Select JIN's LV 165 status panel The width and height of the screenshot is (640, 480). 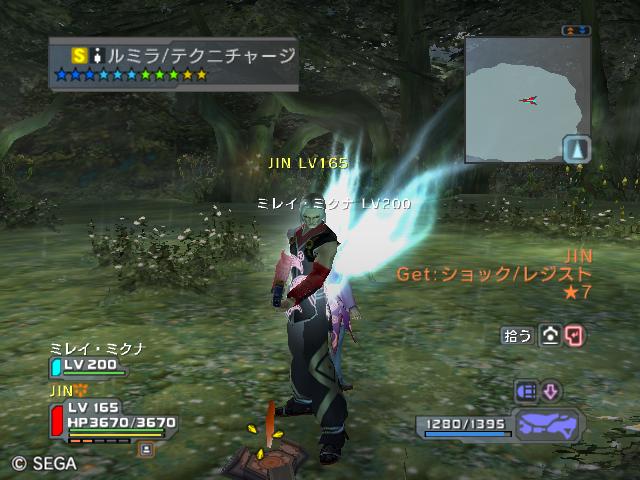point(110,418)
